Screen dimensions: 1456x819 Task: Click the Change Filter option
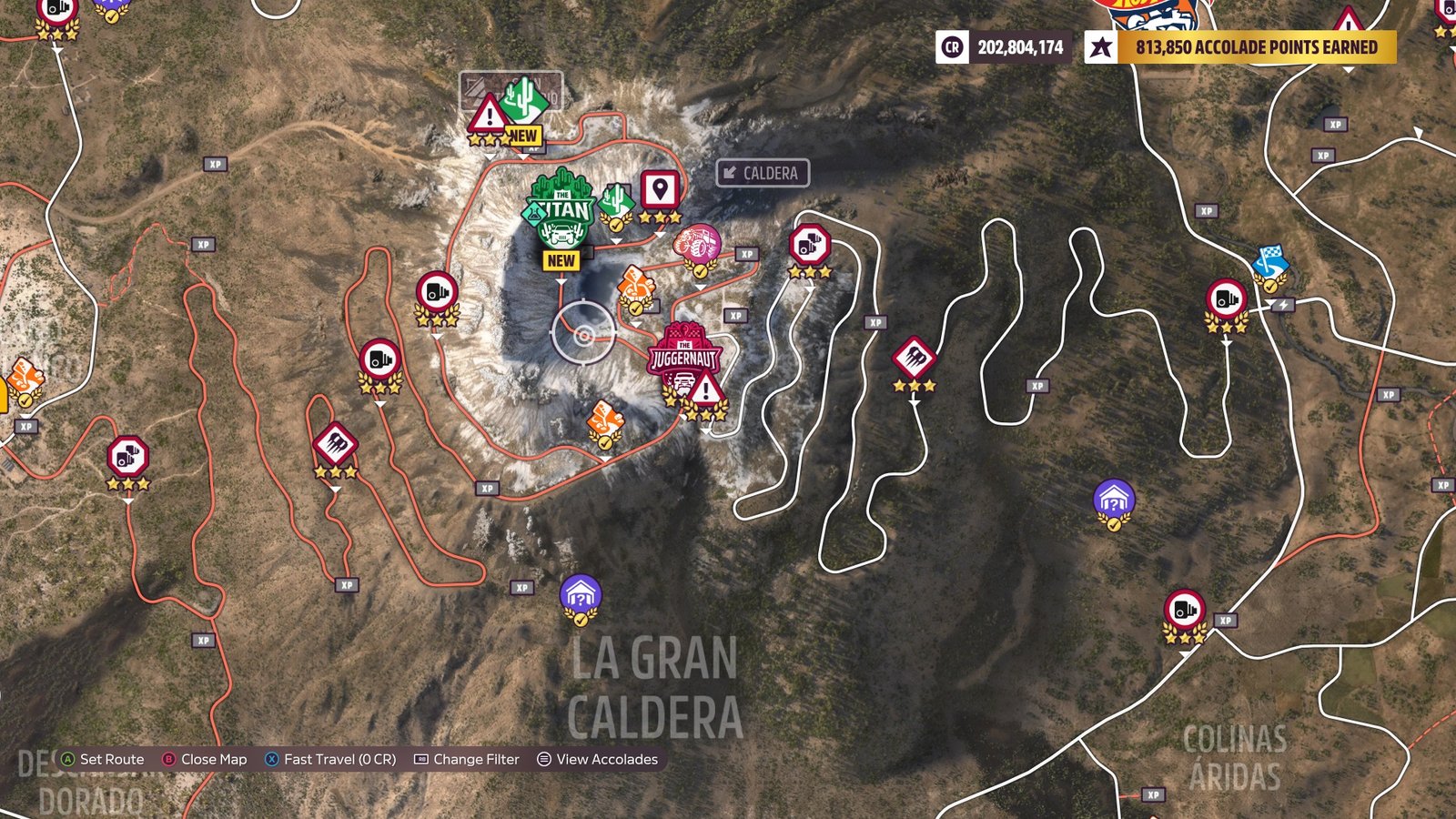[x=467, y=759]
